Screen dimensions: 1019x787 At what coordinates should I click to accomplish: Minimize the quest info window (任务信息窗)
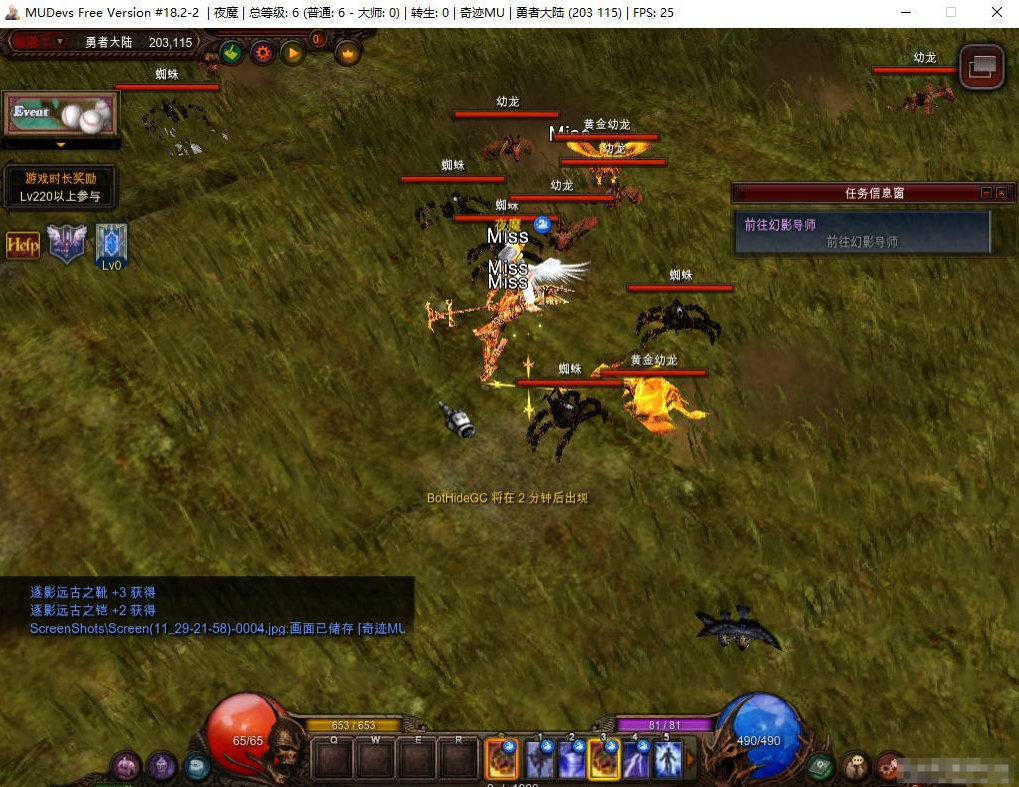tap(986, 193)
